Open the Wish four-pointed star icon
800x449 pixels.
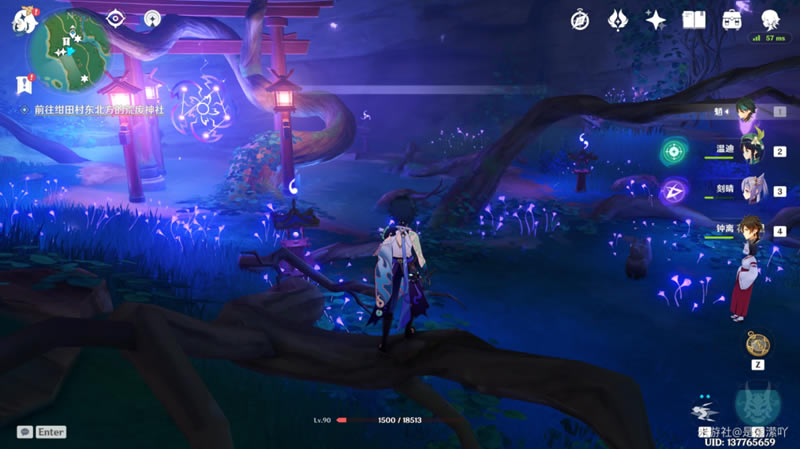[656, 19]
